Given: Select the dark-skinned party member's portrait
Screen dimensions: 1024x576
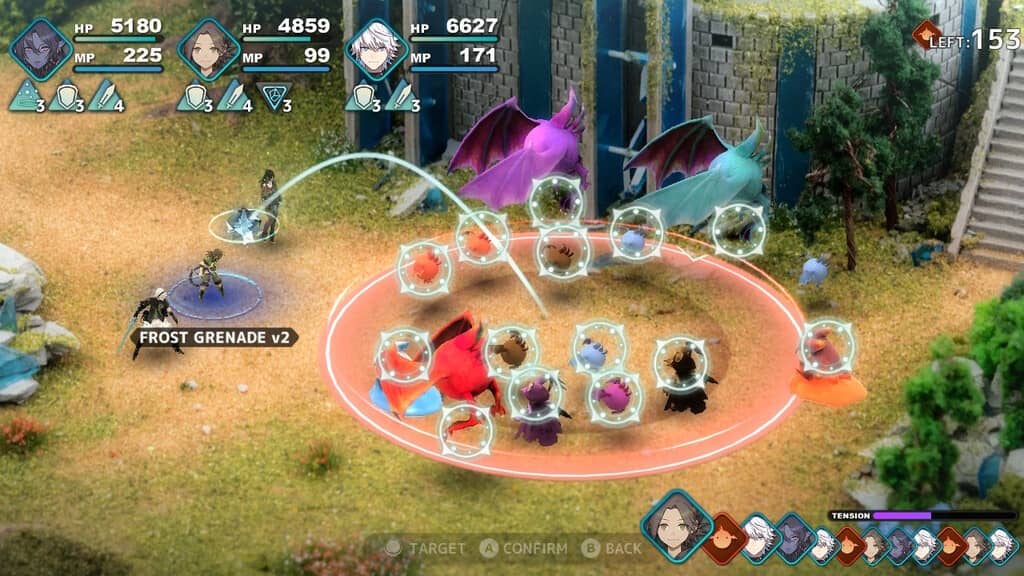Looking at the screenshot, I should pos(41,49).
